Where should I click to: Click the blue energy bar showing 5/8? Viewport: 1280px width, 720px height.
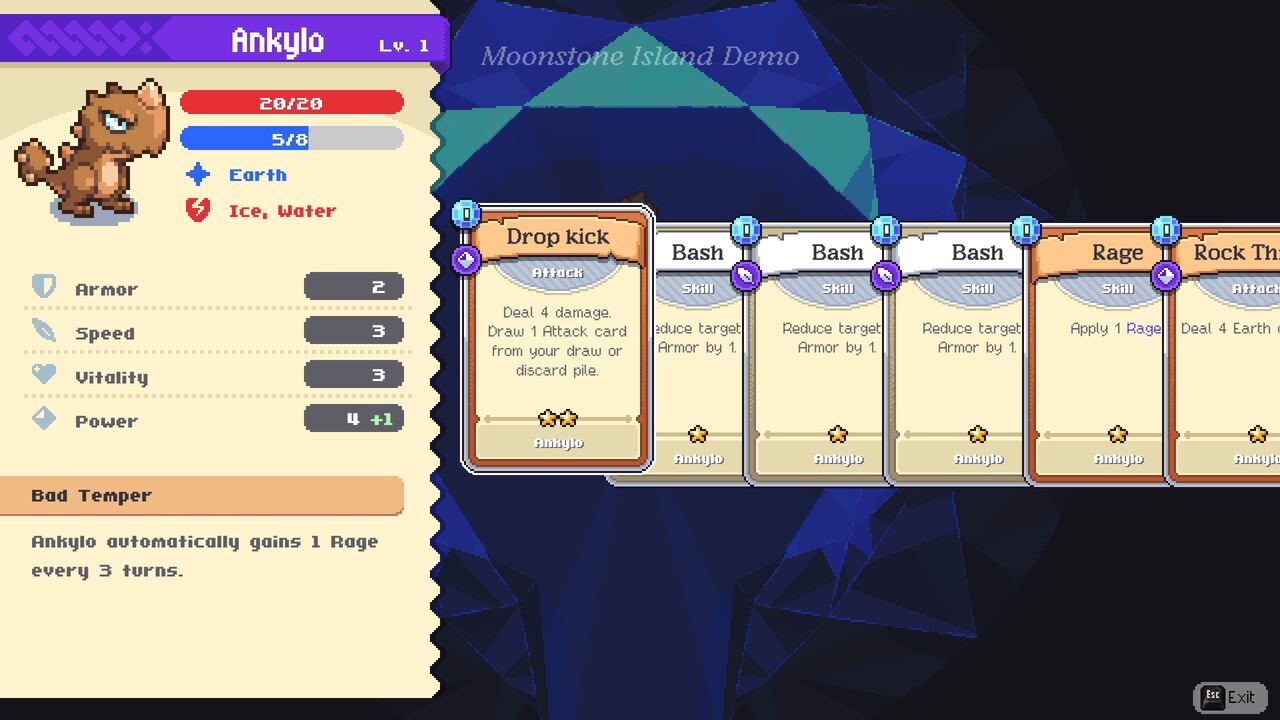[x=291, y=138]
